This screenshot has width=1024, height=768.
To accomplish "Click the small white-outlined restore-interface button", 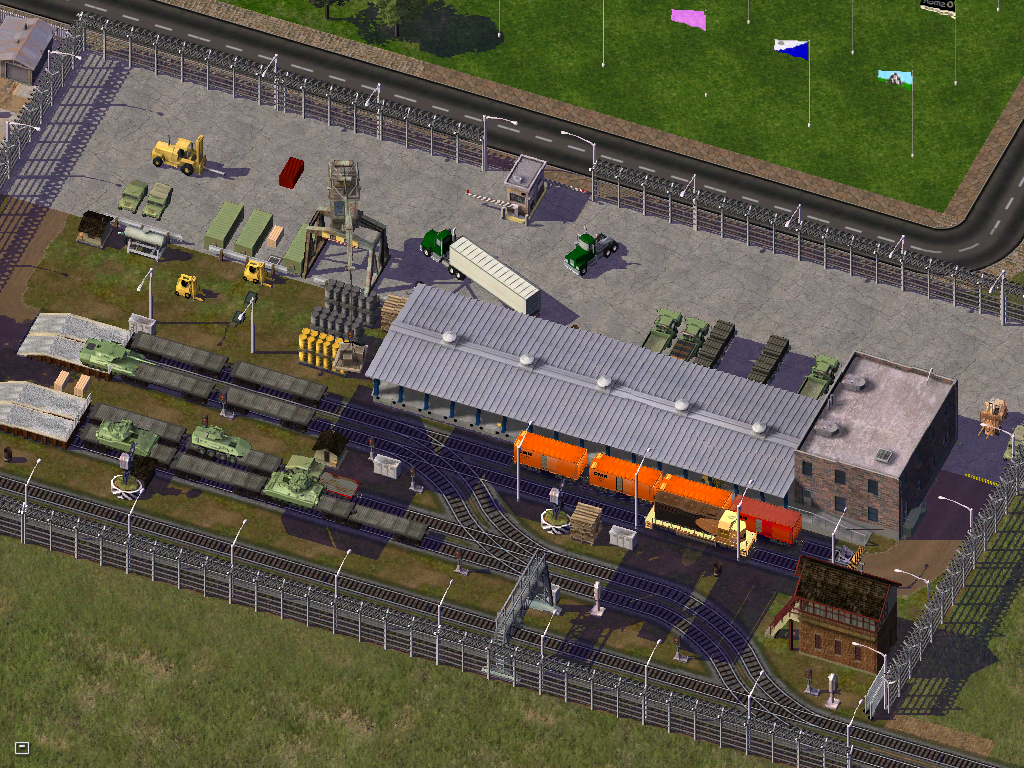I will pyautogui.click(x=22, y=747).
